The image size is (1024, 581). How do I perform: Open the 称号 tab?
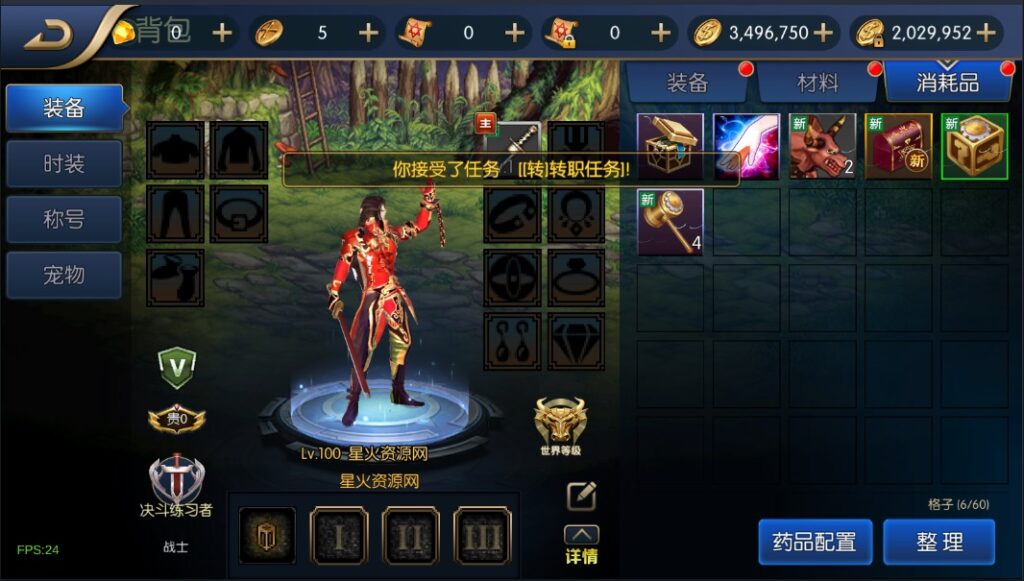tap(64, 219)
